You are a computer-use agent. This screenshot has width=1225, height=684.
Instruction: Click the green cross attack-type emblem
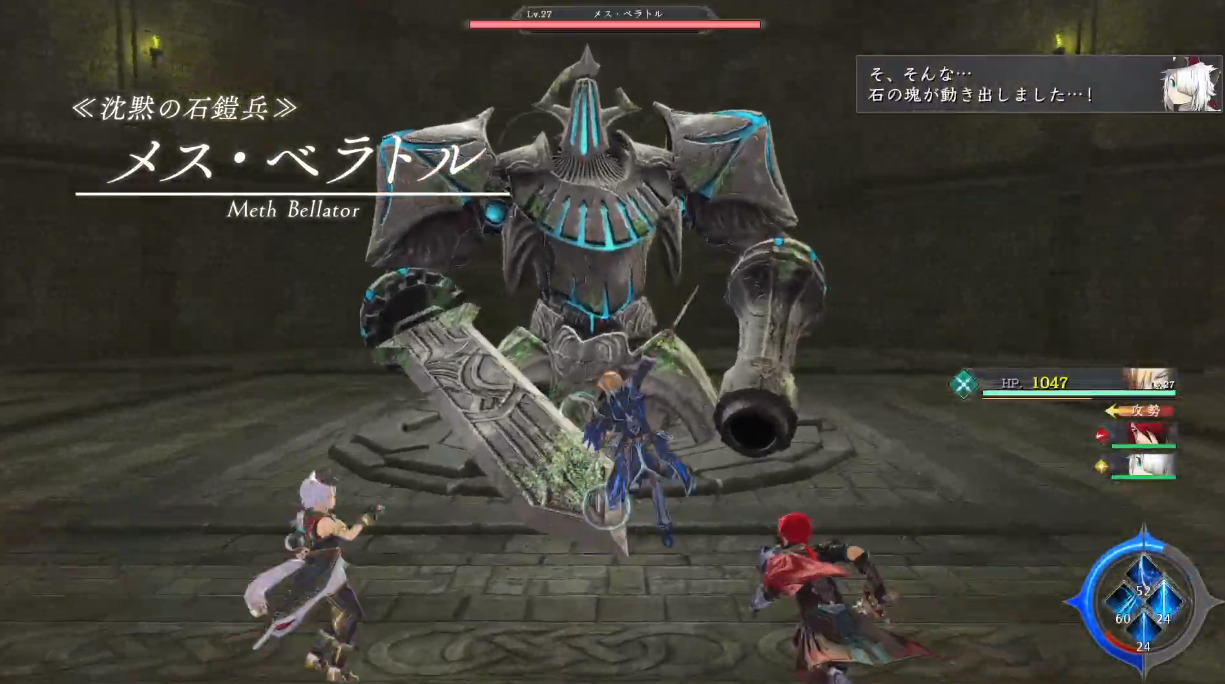click(964, 384)
